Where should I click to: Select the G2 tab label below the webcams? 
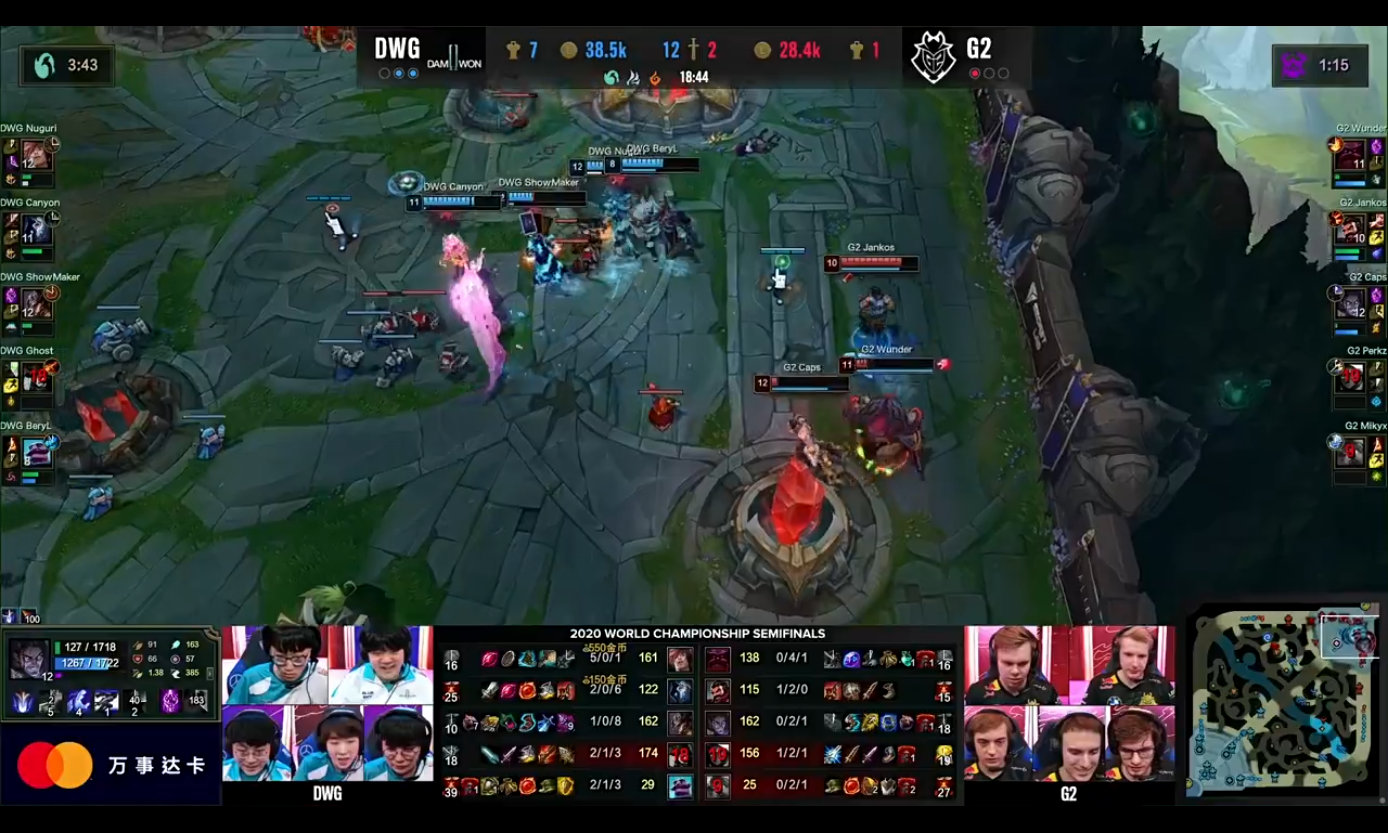pyautogui.click(x=1068, y=792)
